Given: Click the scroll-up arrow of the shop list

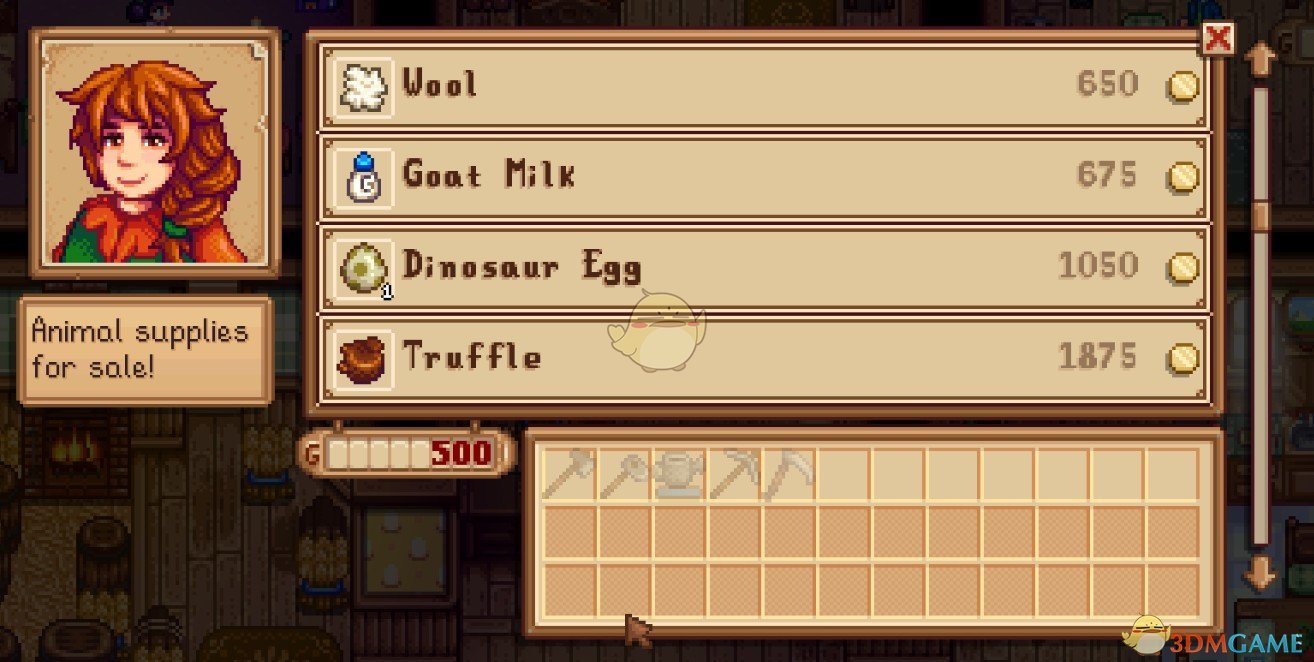Looking at the screenshot, I should coord(1260,59).
